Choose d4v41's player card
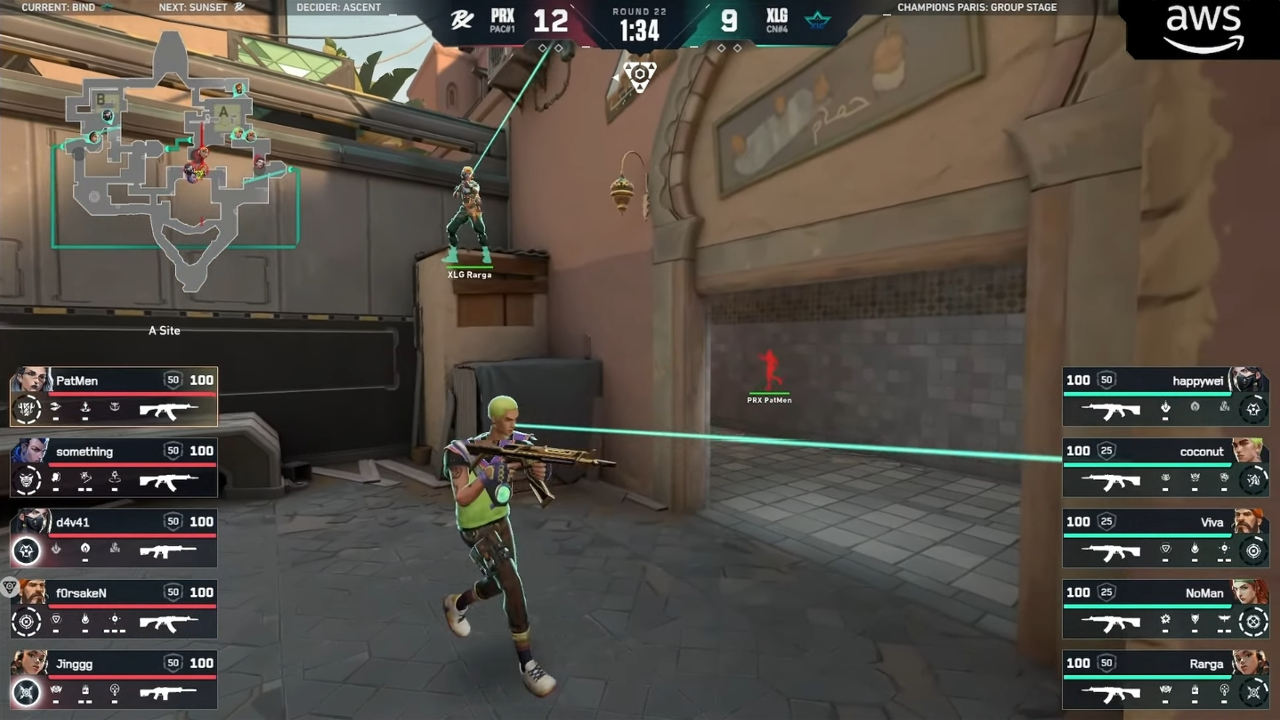 pos(114,538)
